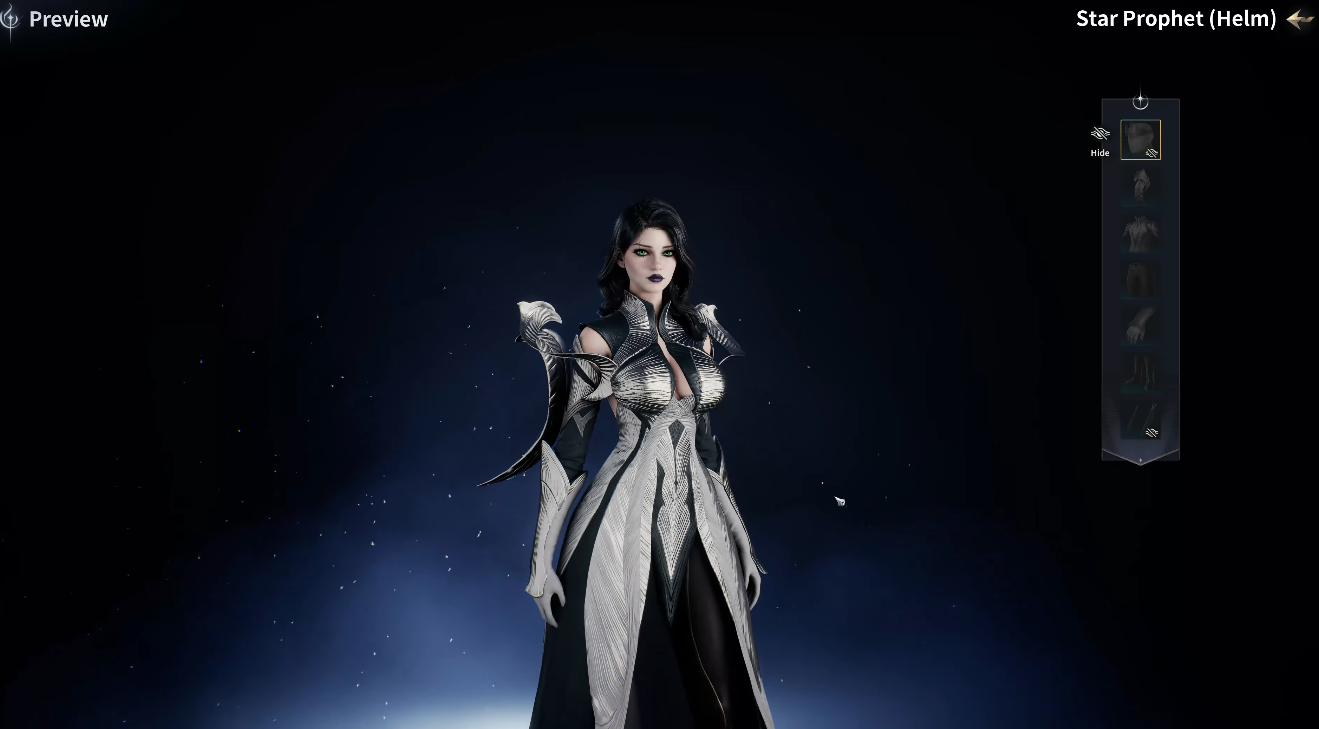Select the helm equipment slot
Screen dimensions: 1319x729
(x=1140, y=140)
